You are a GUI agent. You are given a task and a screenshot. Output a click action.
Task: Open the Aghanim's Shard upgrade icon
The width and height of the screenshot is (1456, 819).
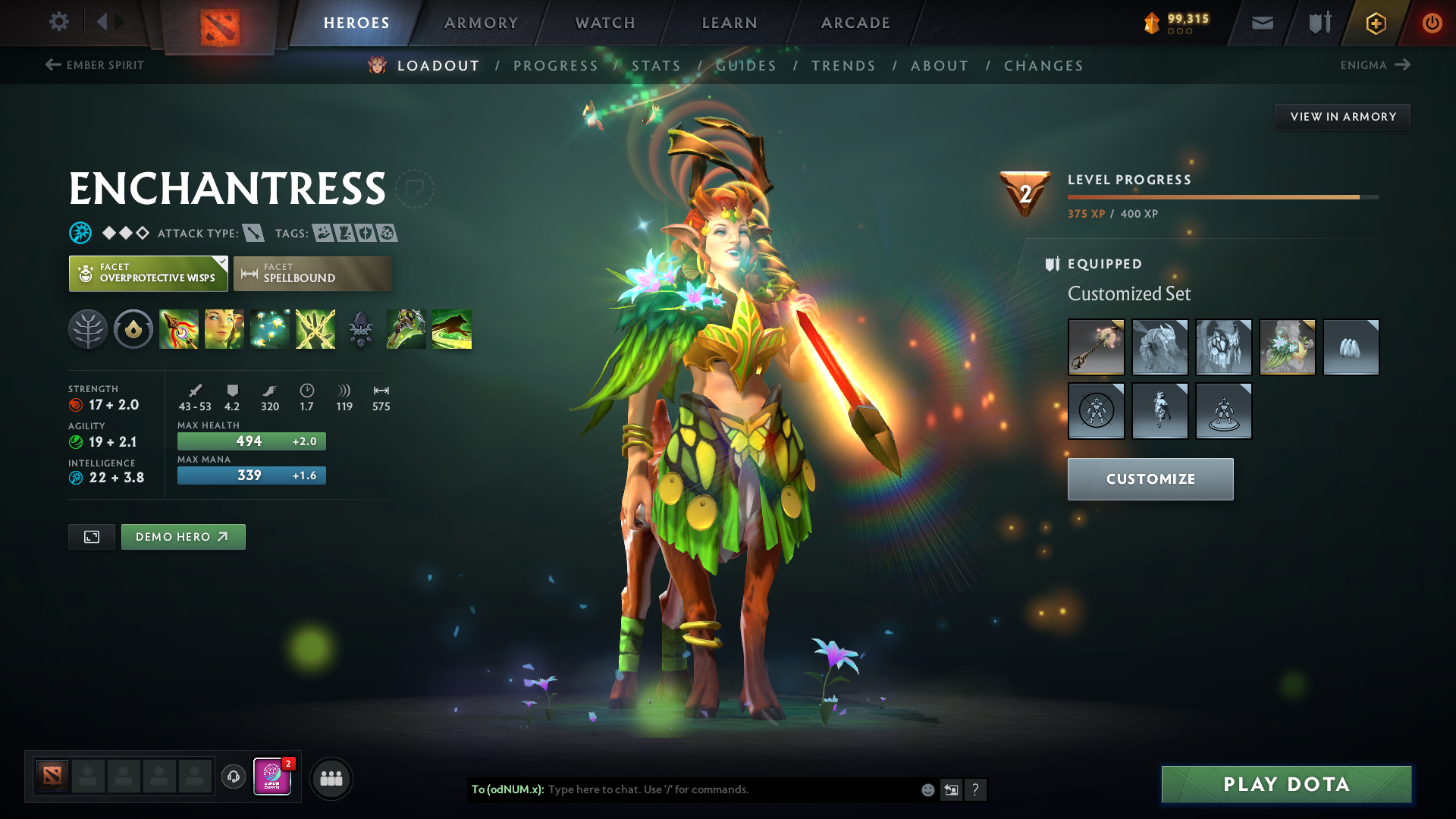361,329
